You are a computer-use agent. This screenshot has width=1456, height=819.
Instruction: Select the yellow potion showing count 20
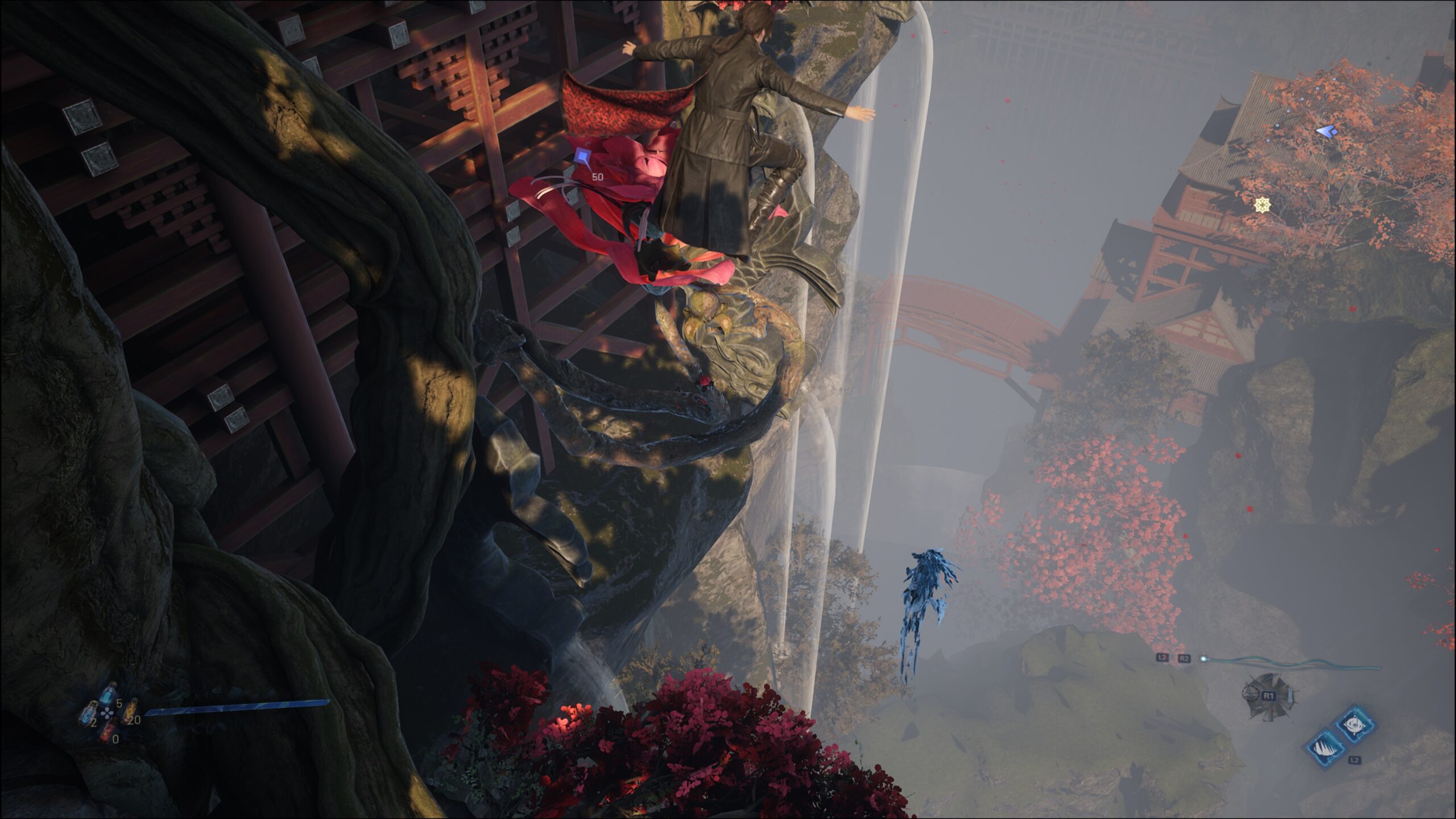(130, 710)
